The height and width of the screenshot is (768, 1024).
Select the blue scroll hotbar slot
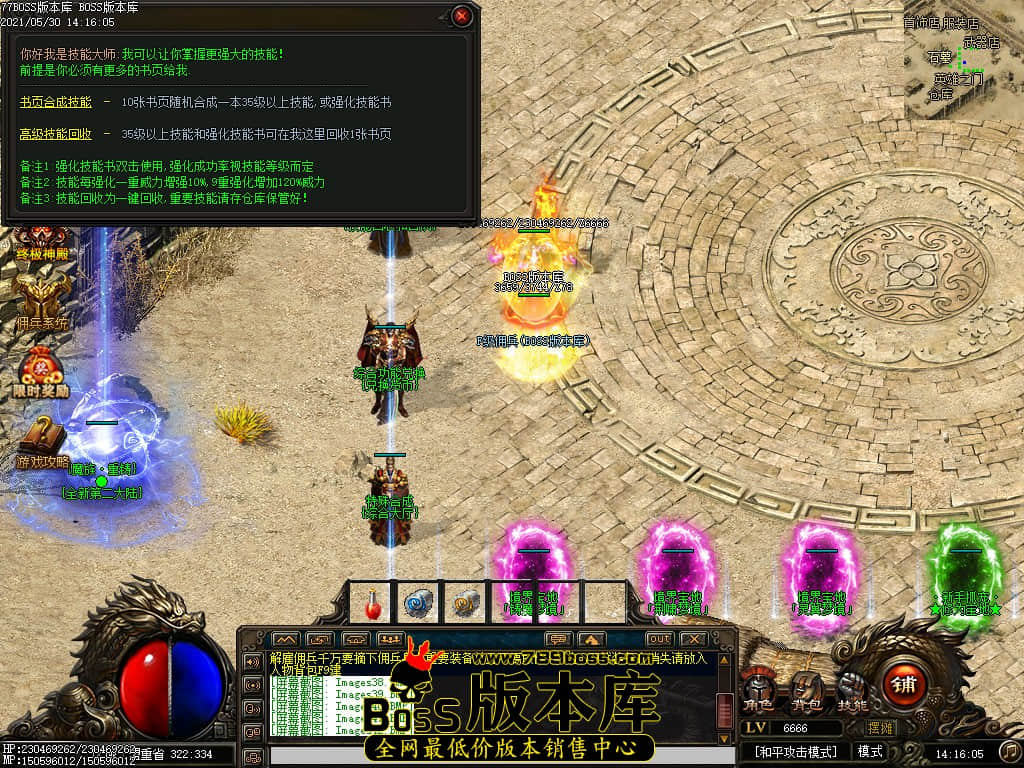[417, 603]
